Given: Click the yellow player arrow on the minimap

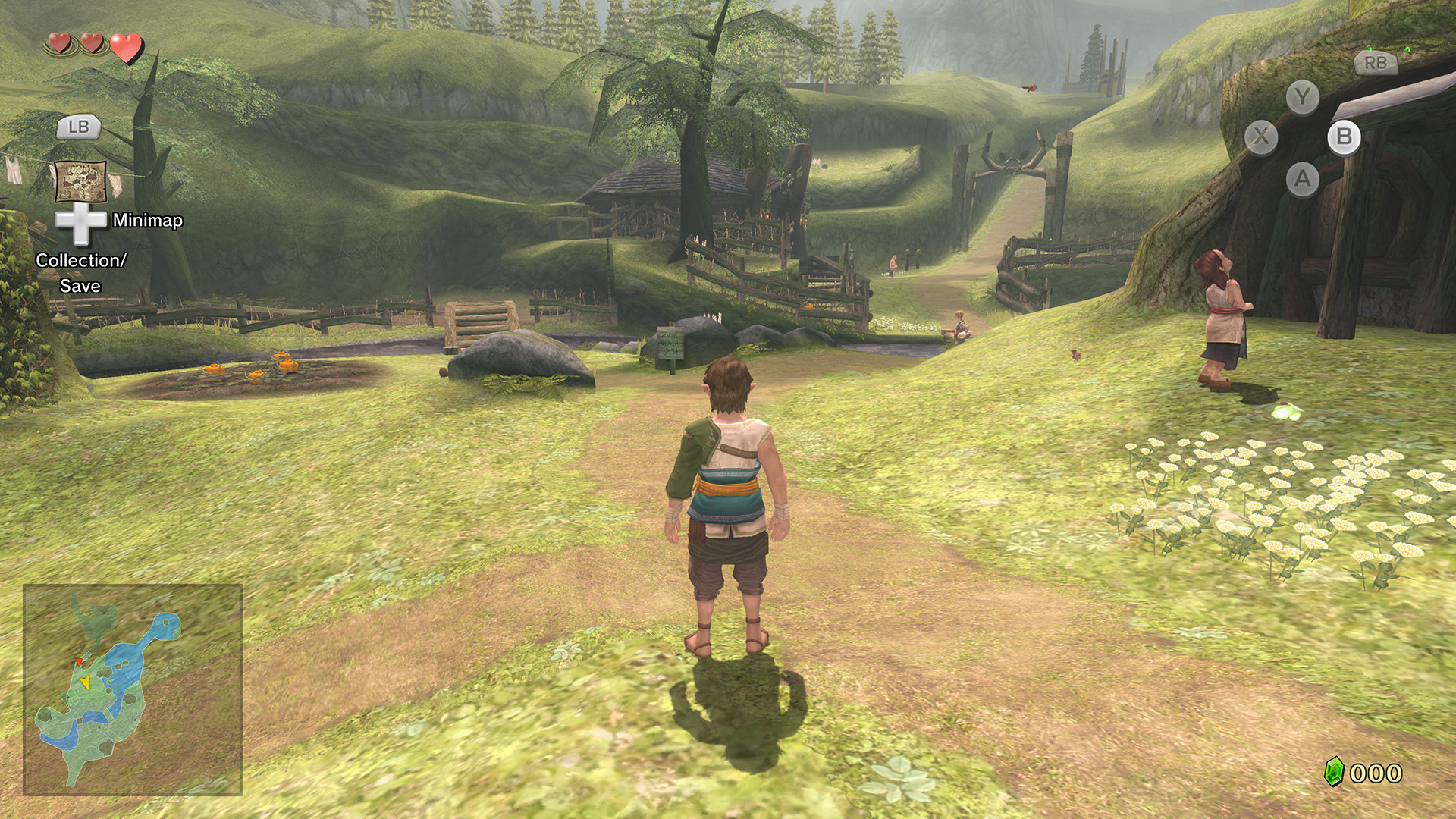Looking at the screenshot, I should (x=86, y=683).
